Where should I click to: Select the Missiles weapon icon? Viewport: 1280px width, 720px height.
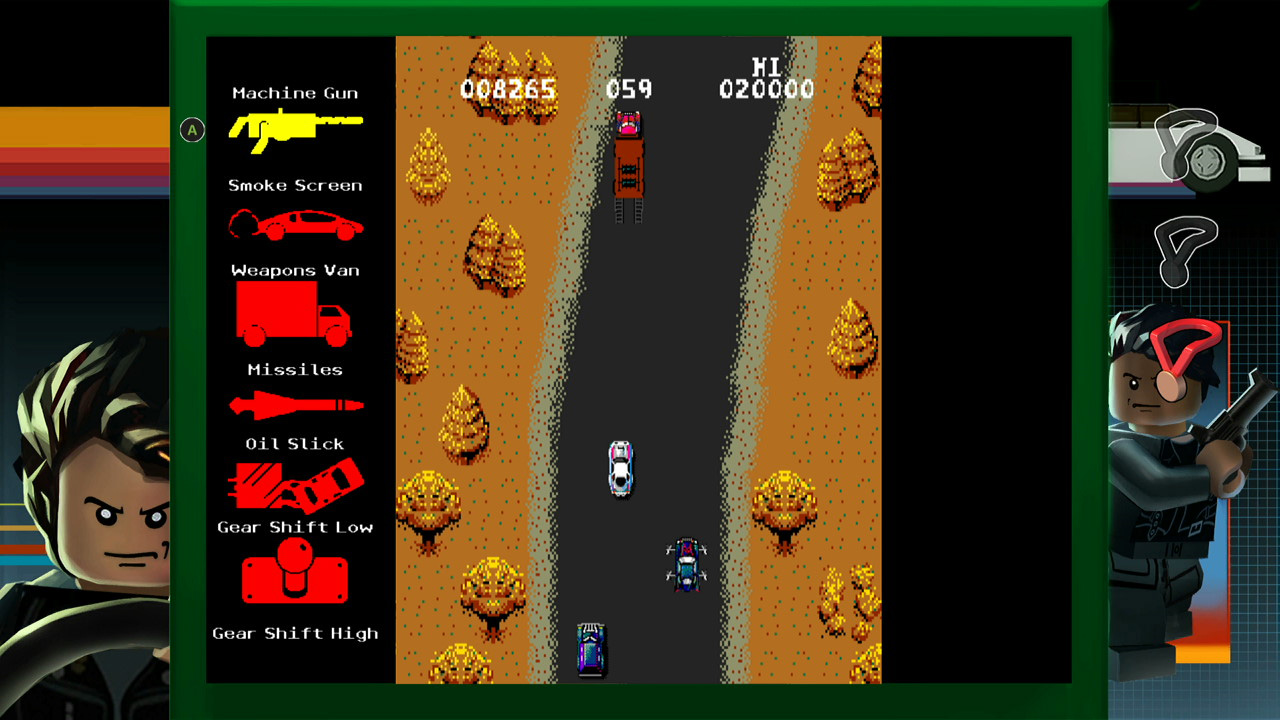[295, 405]
